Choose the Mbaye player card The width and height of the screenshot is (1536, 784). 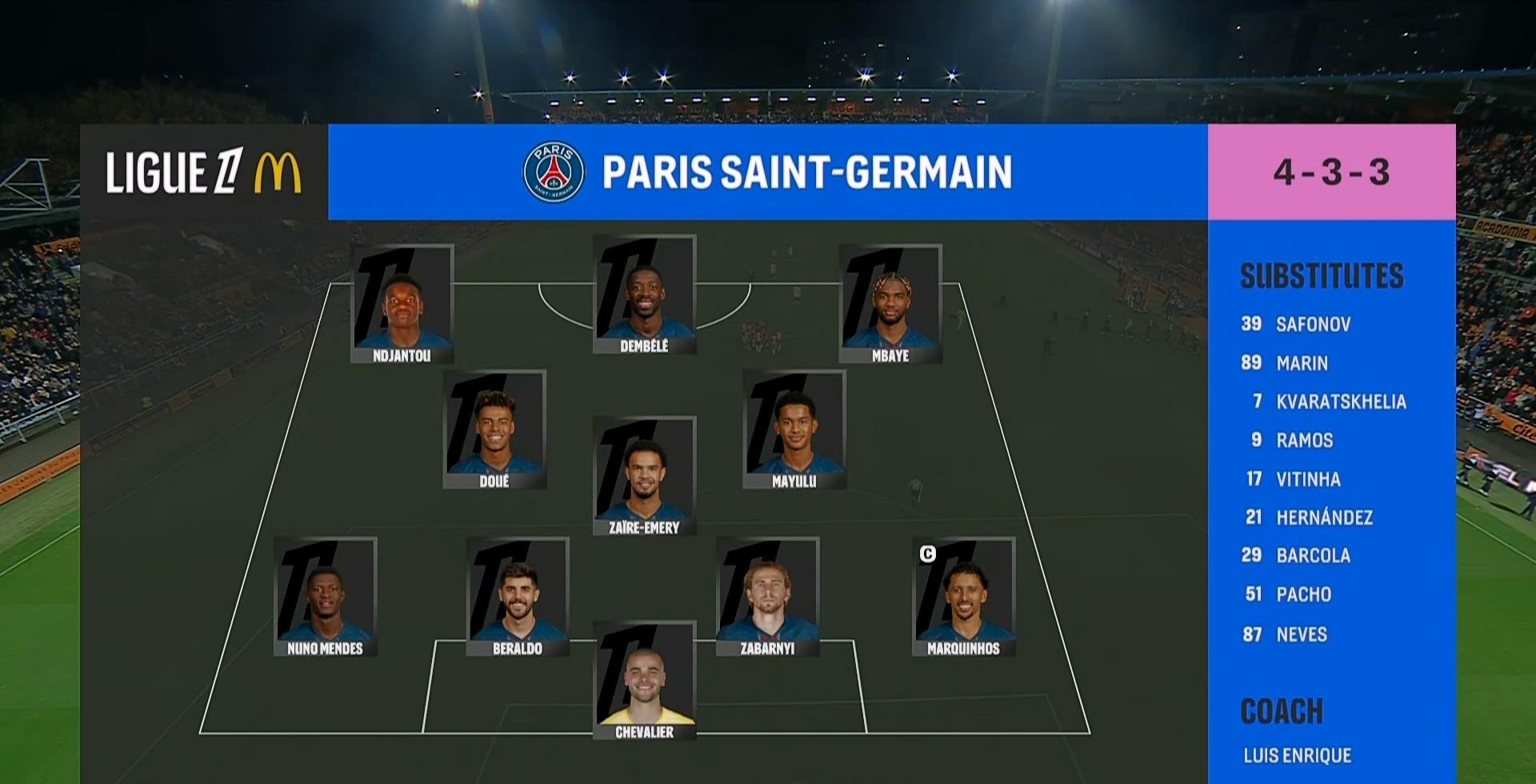(890, 304)
